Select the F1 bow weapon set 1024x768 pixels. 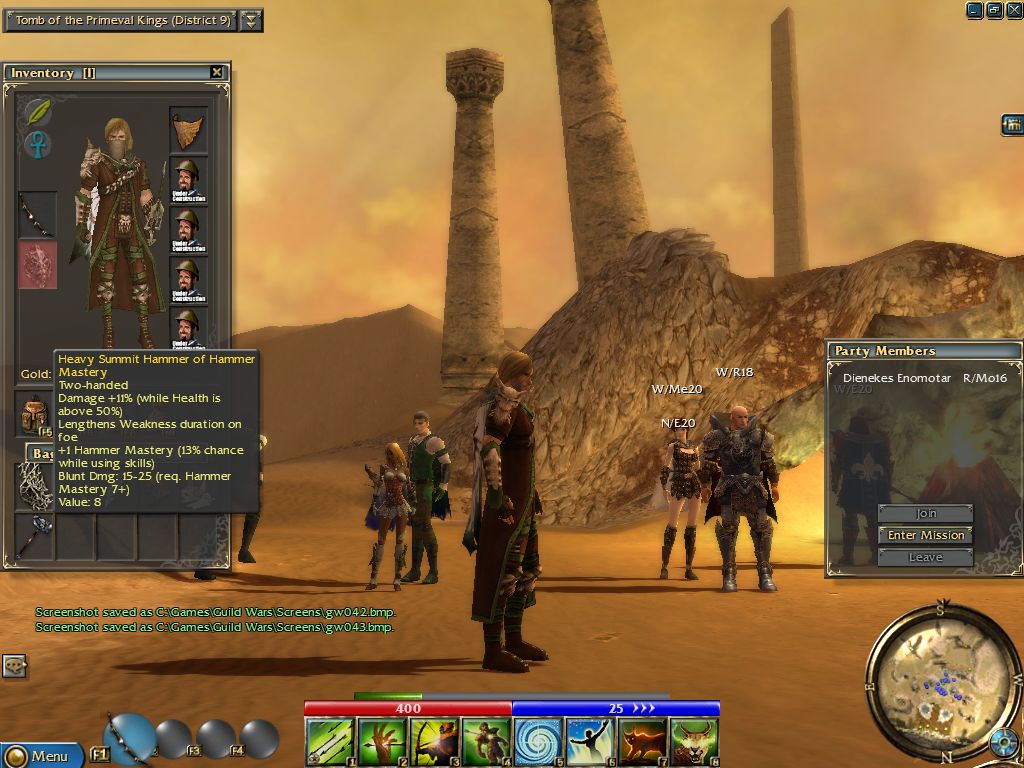tap(128, 738)
